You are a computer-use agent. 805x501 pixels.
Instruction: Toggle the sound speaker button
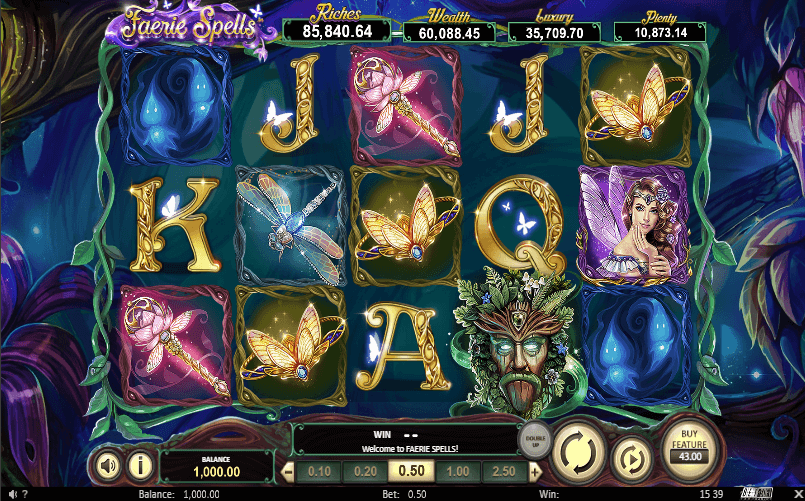pos(105,465)
